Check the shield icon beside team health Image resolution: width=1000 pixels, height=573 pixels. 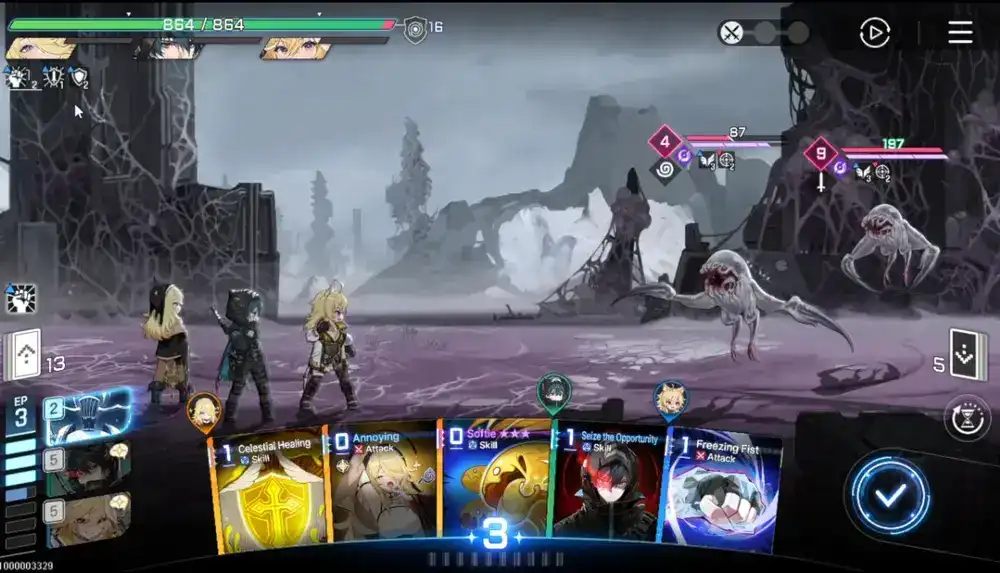[x=415, y=29]
